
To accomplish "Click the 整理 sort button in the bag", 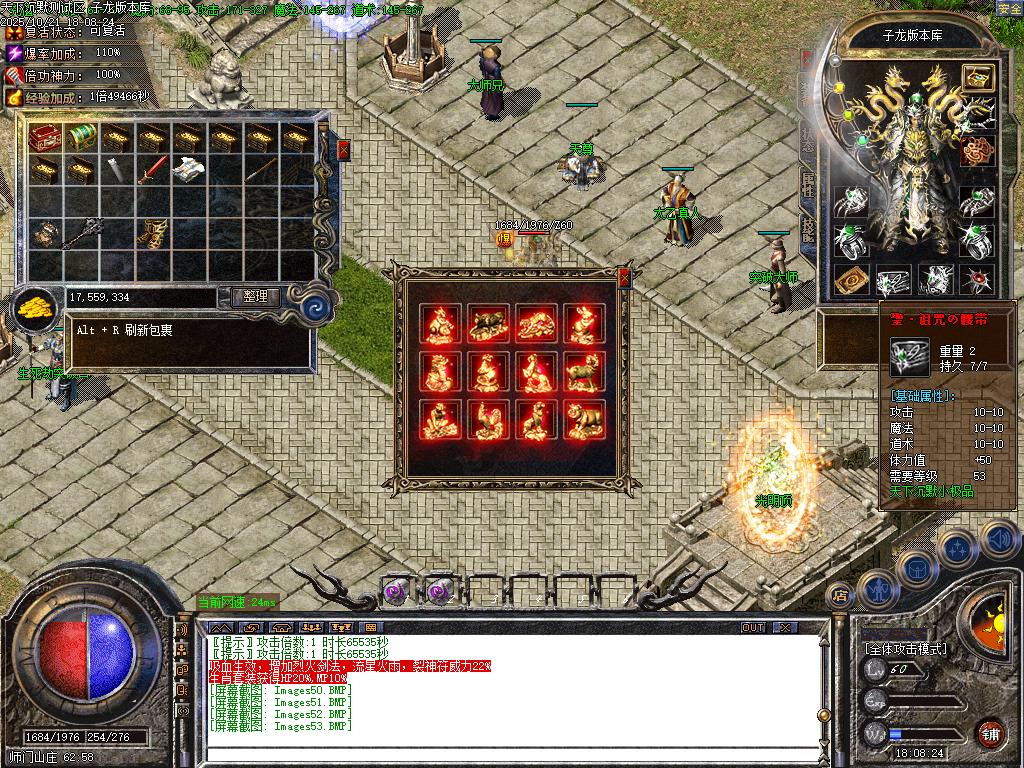I will (x=255, y=297).
